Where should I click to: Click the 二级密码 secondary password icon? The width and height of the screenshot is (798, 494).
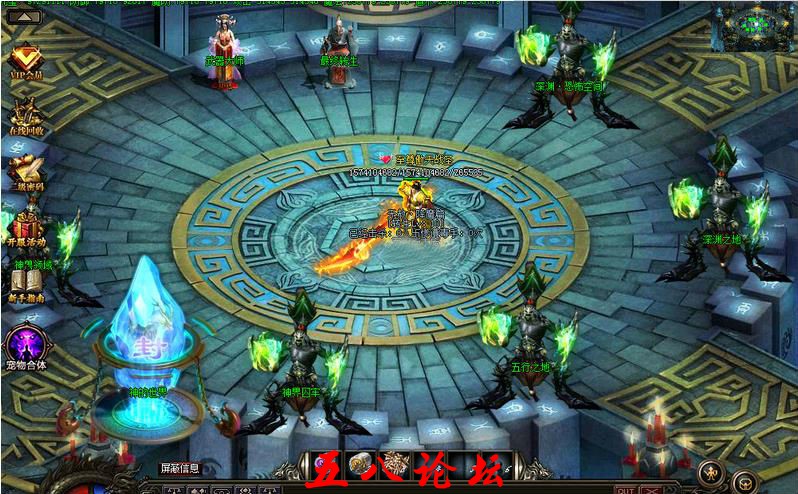tap(27, 168)
